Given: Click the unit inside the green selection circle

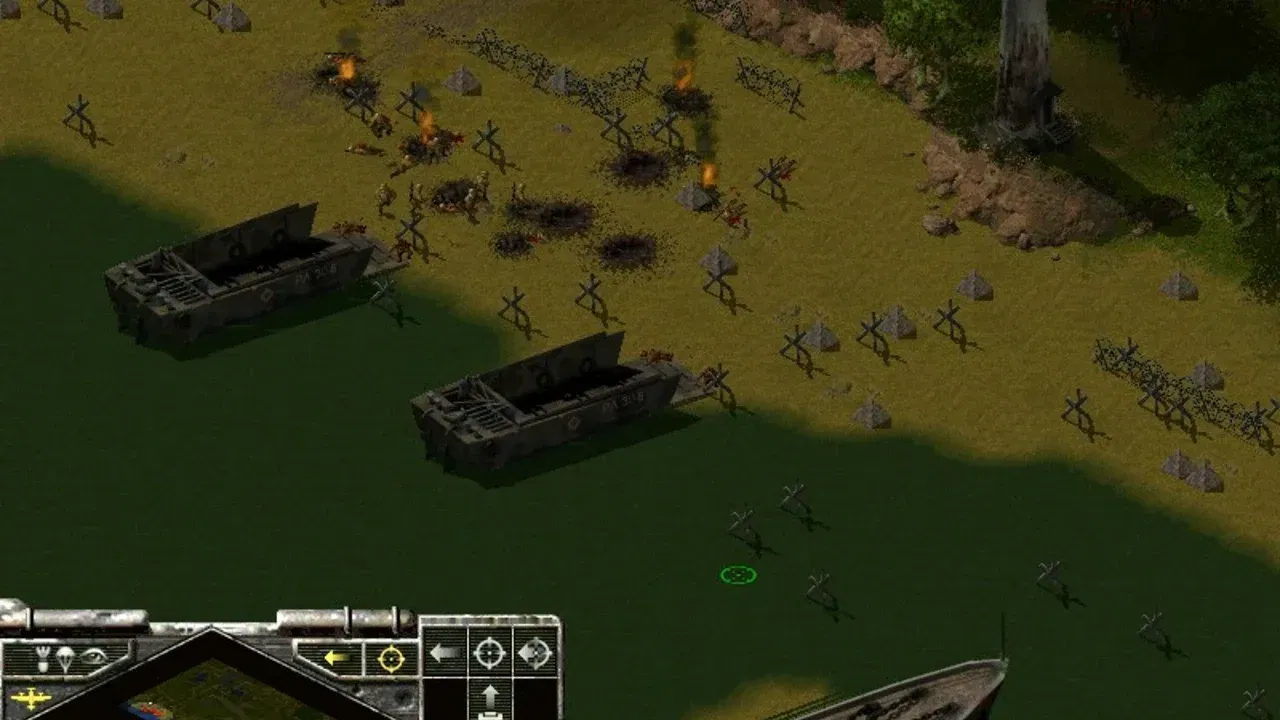Looking at the screenshot, I should pos(737,575).
